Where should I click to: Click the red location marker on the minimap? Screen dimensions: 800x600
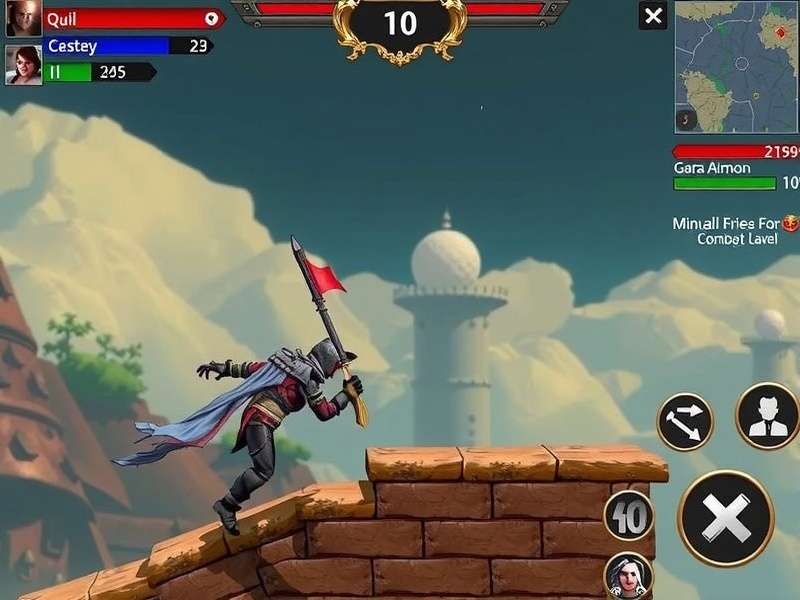point(780,32)
